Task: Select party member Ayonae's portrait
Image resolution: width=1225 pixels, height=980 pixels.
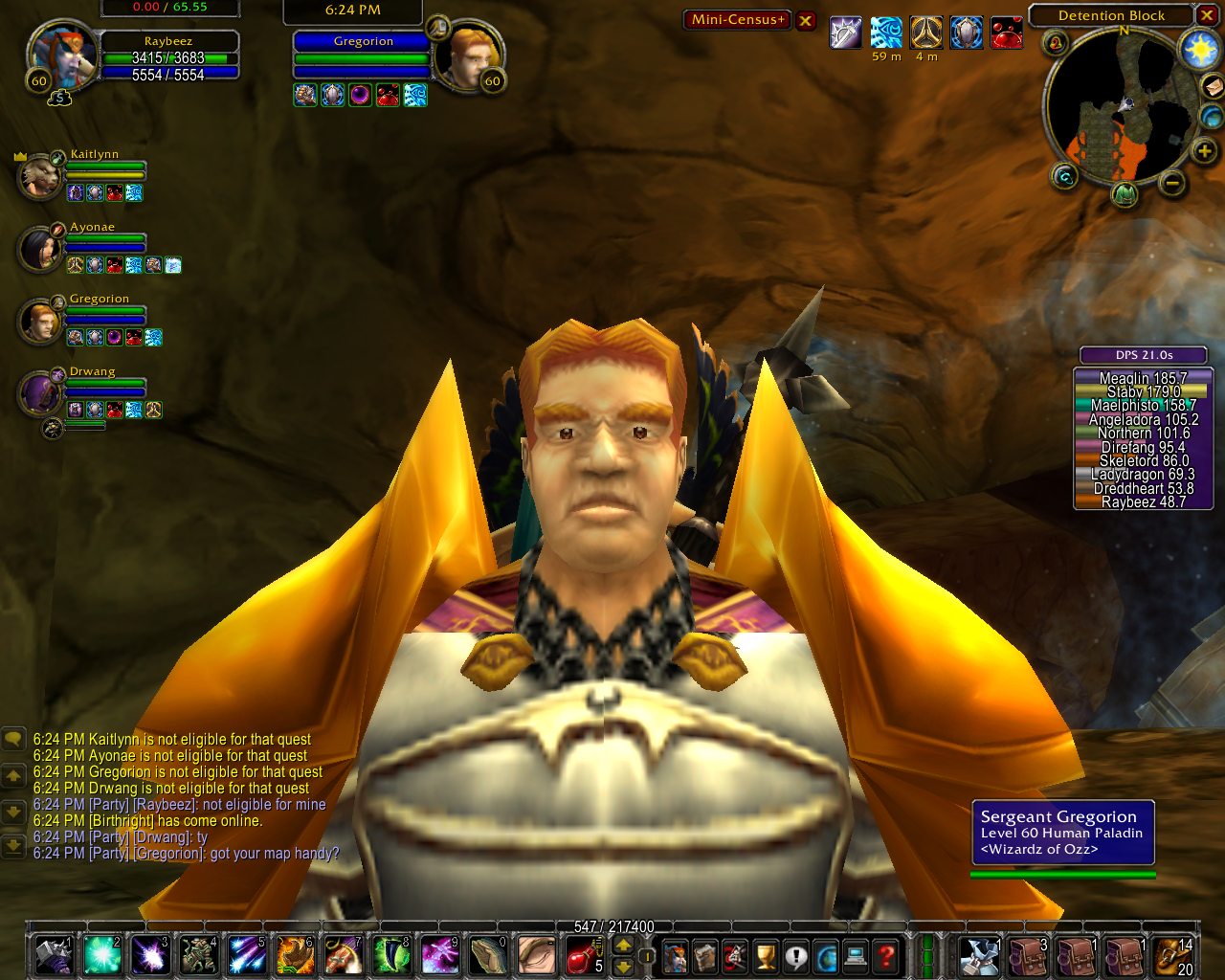Action: [x=40, y=249]
